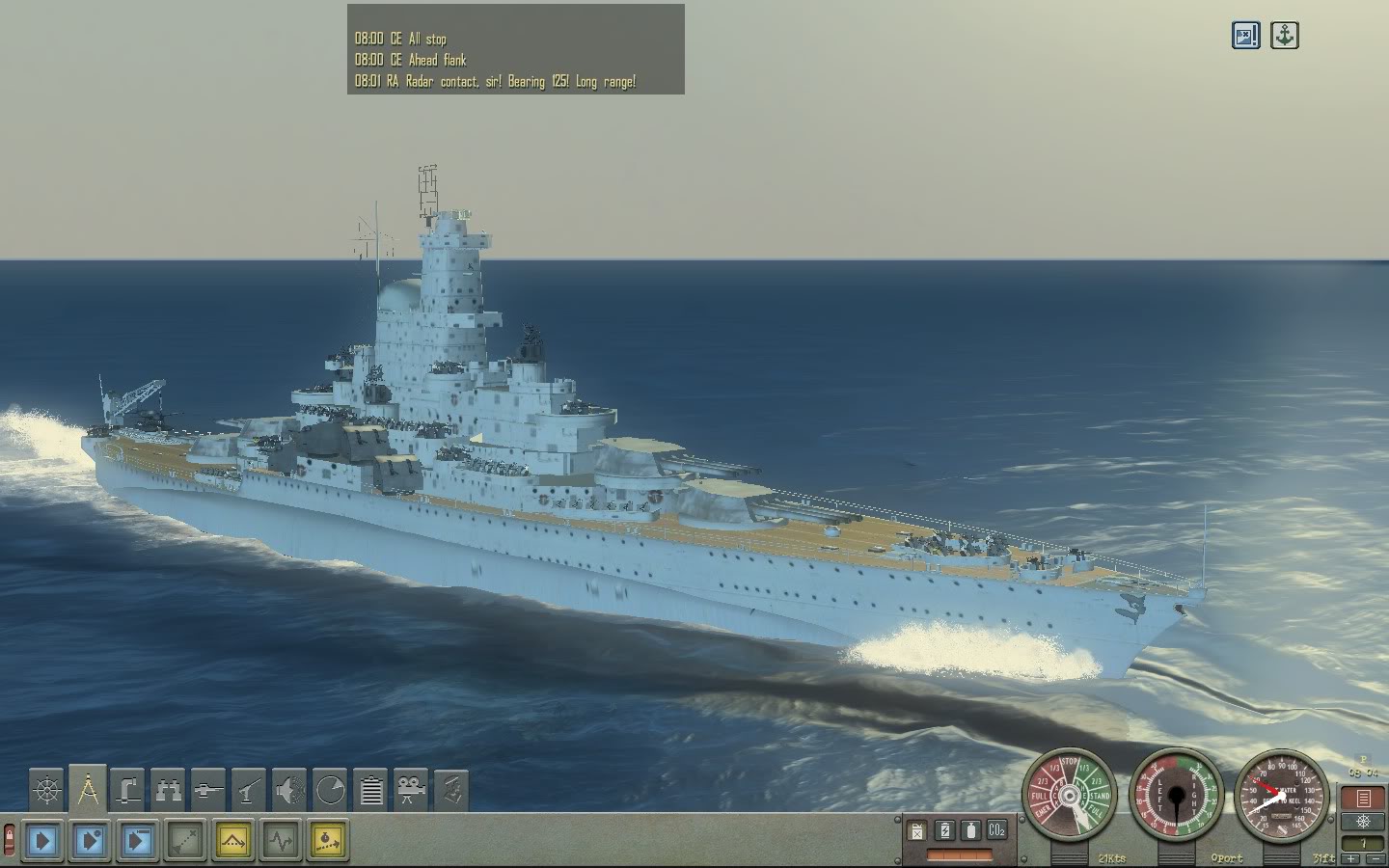The height and width of the screenshot is (868, 1389).
Task: Open the binoculars view tab
Action: coord(168,791)
